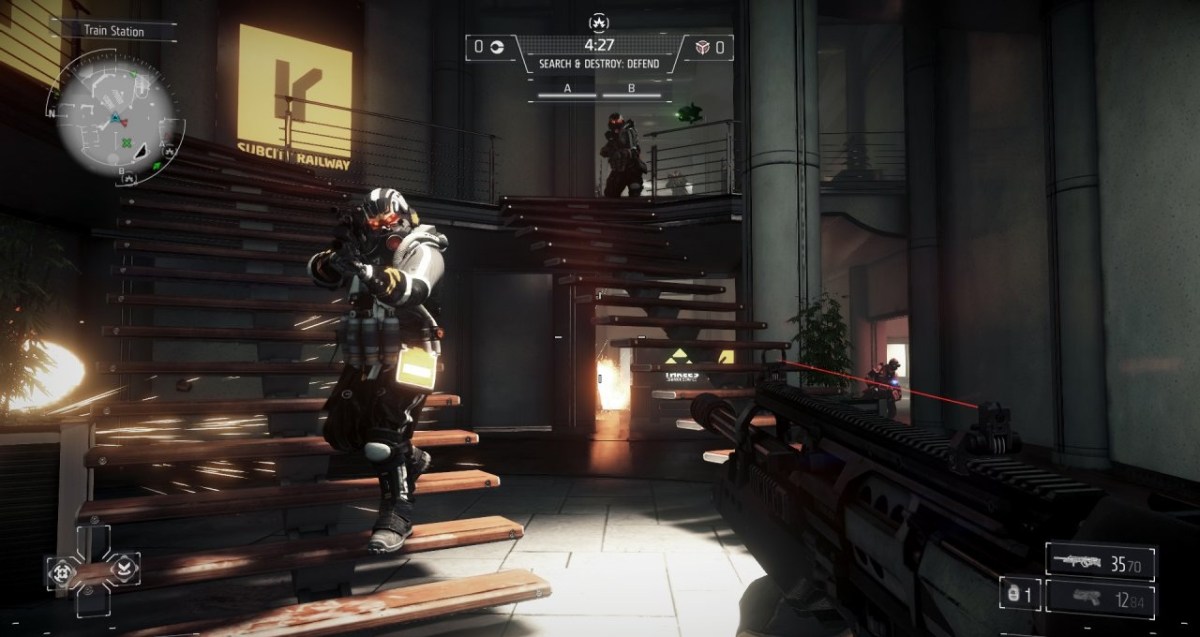Screen dimensions: 1200x637
Task: Select the grenade slot
Action: pyautogui.click(x=1019, y=594)
